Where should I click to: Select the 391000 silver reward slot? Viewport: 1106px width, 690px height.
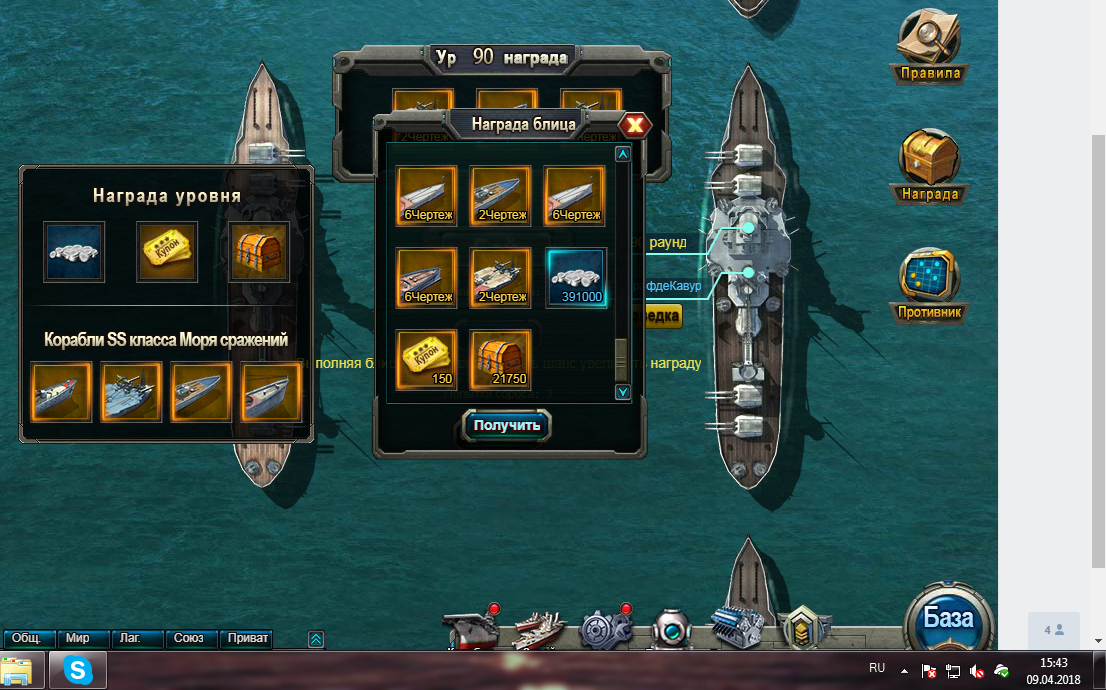[x=576, y=276]
